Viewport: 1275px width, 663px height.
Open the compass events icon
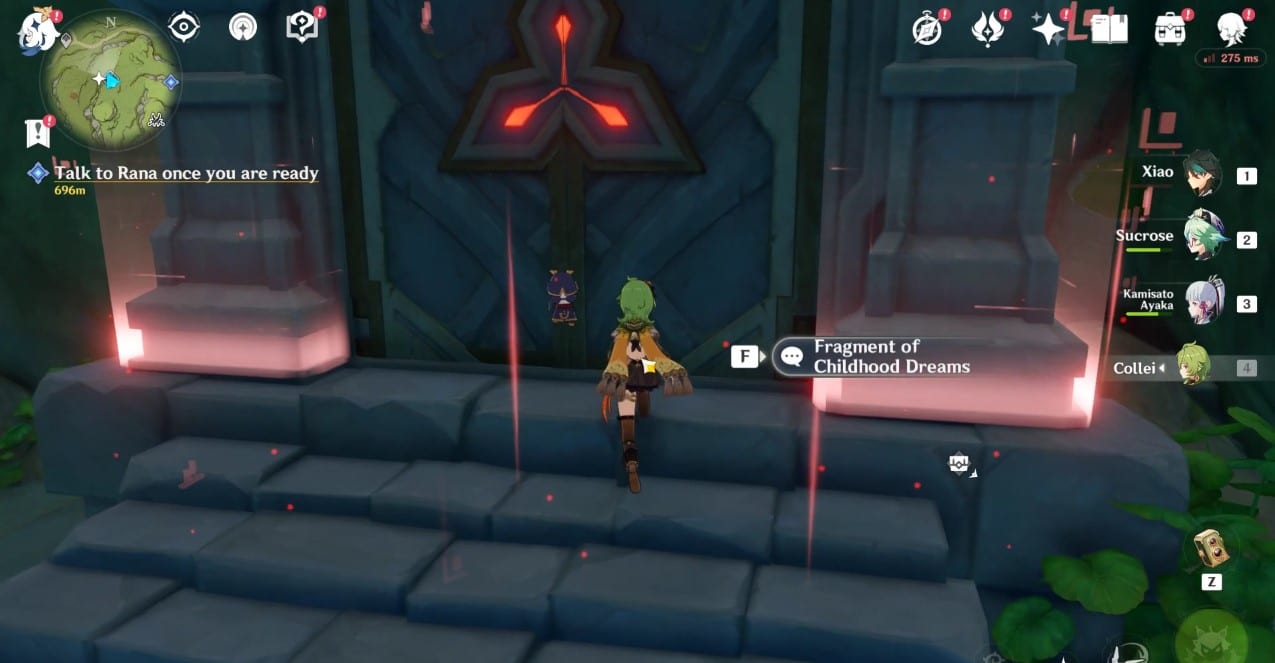click(929, 29)
